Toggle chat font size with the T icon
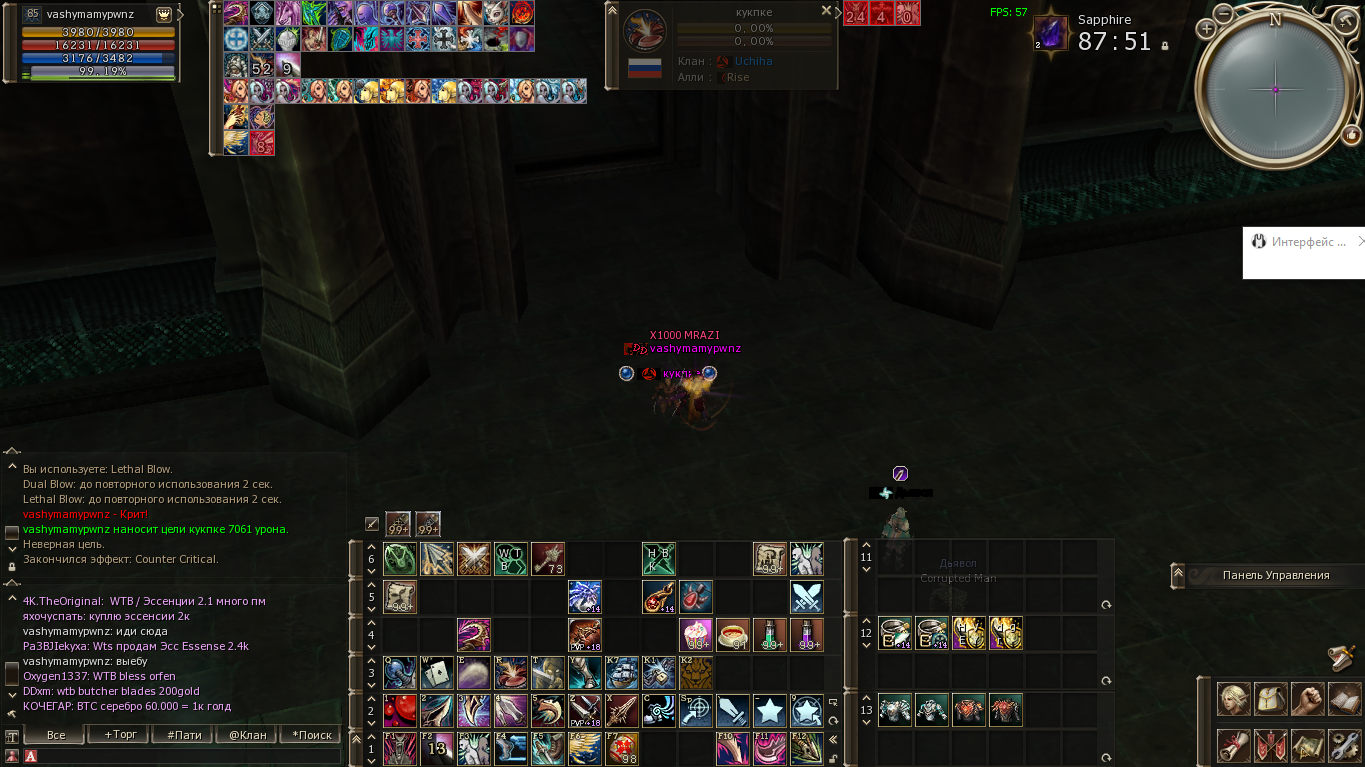 [x=10, y=737]
